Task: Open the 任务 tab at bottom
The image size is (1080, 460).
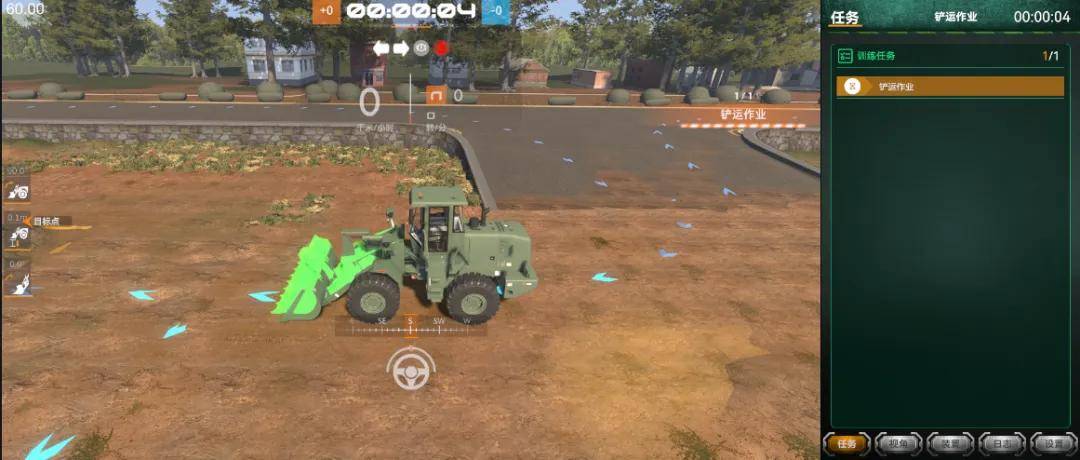Action: (x=847, y=443)
